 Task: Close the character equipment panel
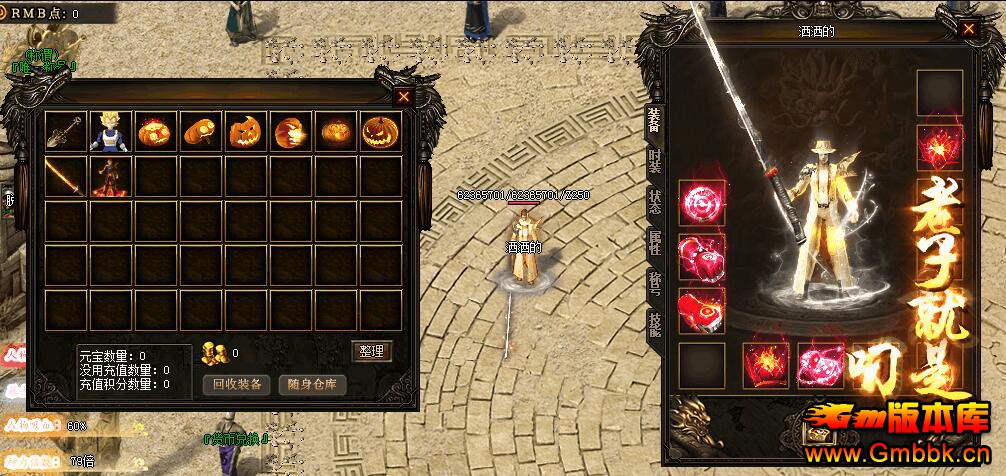click(968, 30)
